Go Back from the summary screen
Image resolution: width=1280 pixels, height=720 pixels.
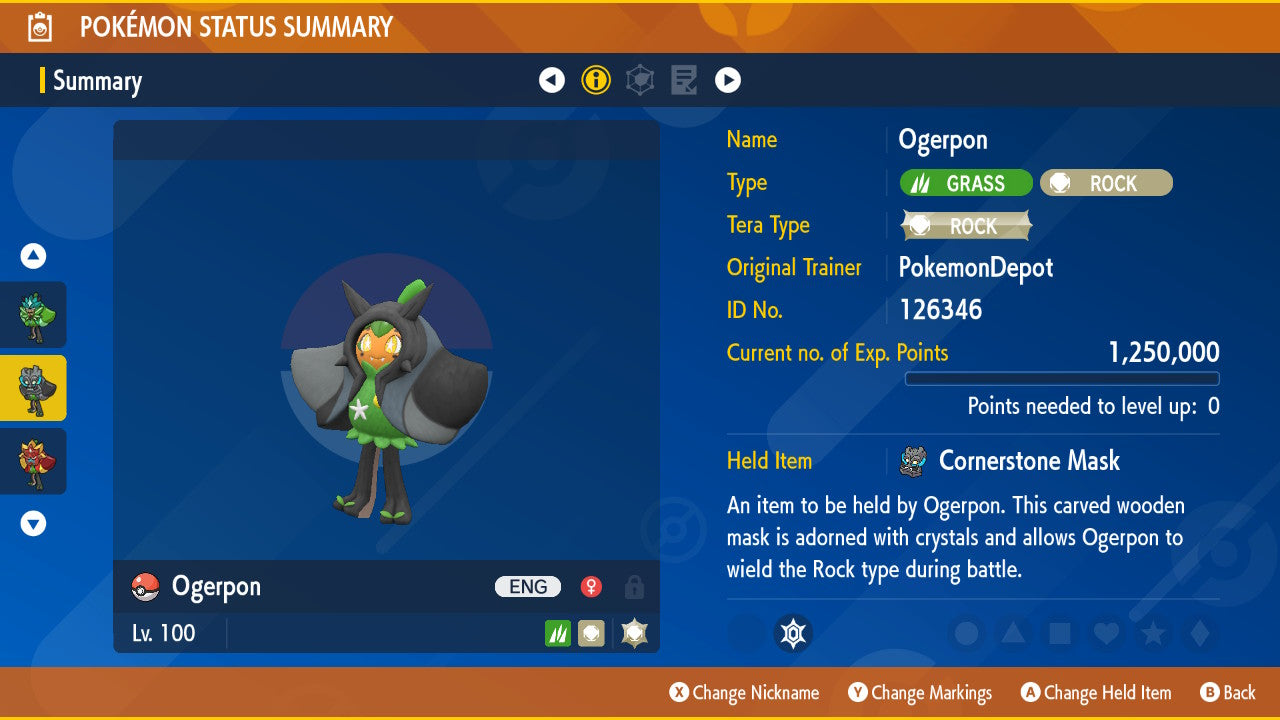(x=1228, y=693)
